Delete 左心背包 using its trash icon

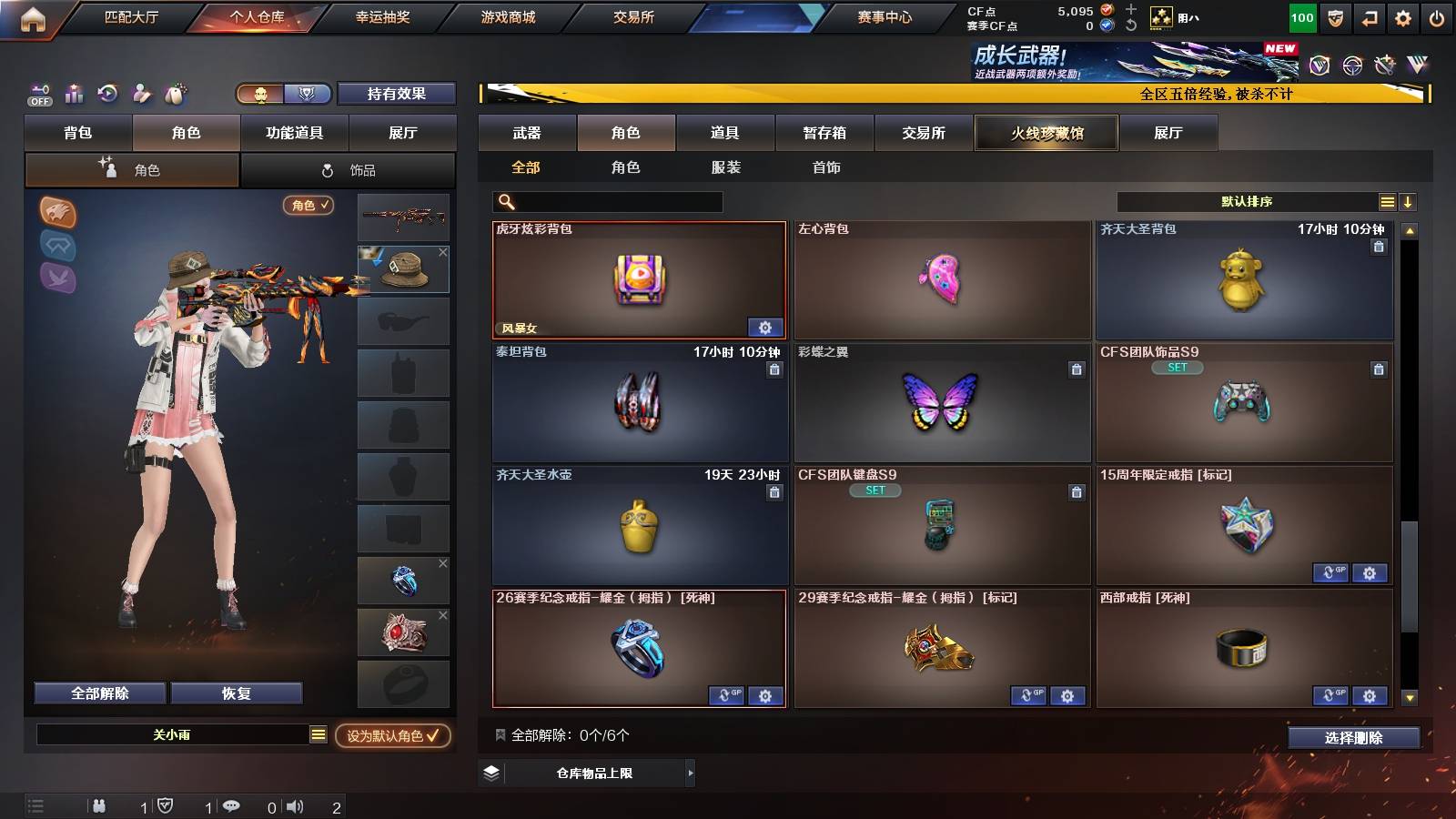1077,248
